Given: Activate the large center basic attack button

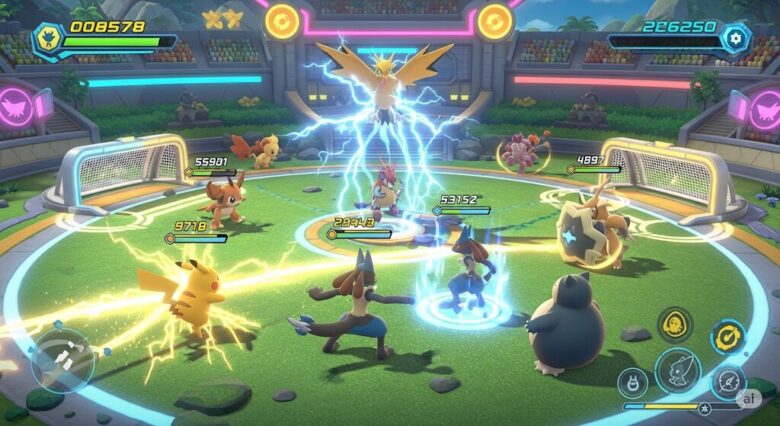Looking at the screenshot, I should point(677,371).
